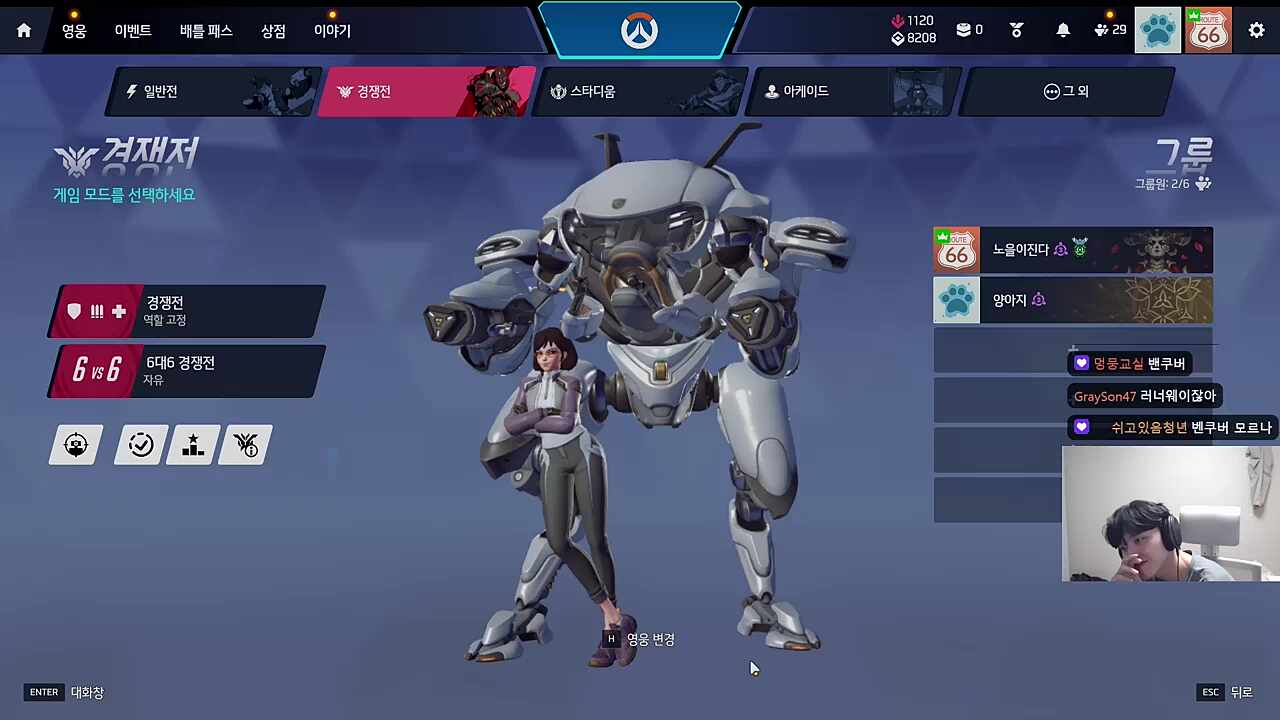Open the 이벤트 (Events) menu
Image resolution: width=1280 pixels, height=720 pixels.
click(132, 31)
